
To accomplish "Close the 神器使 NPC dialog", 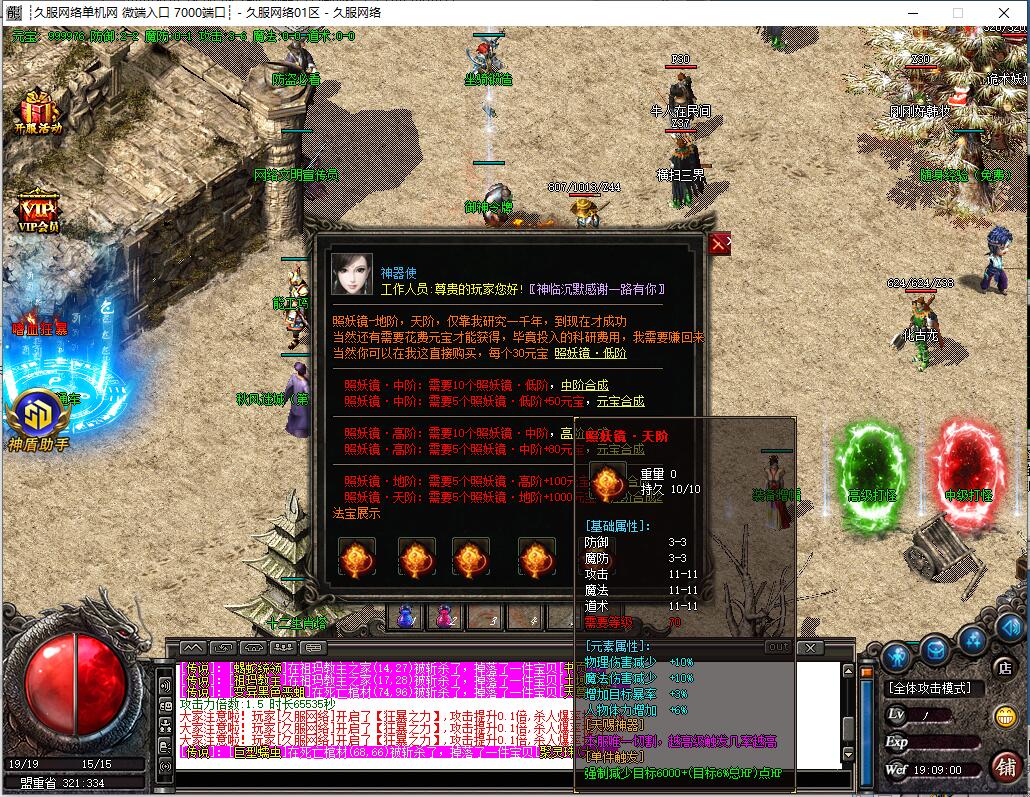I will click(718, 244).
